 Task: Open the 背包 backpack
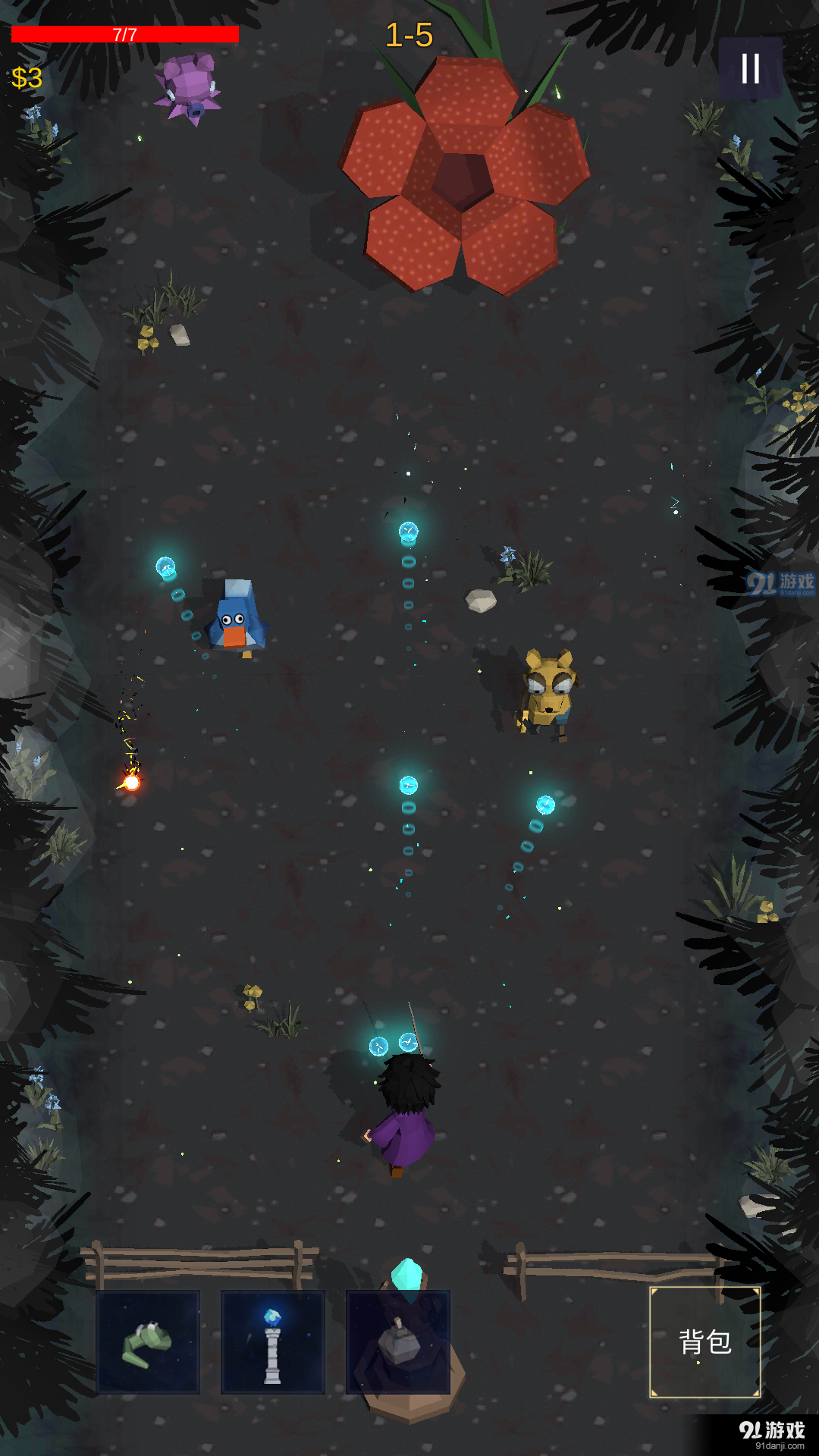click(705, 1341)
